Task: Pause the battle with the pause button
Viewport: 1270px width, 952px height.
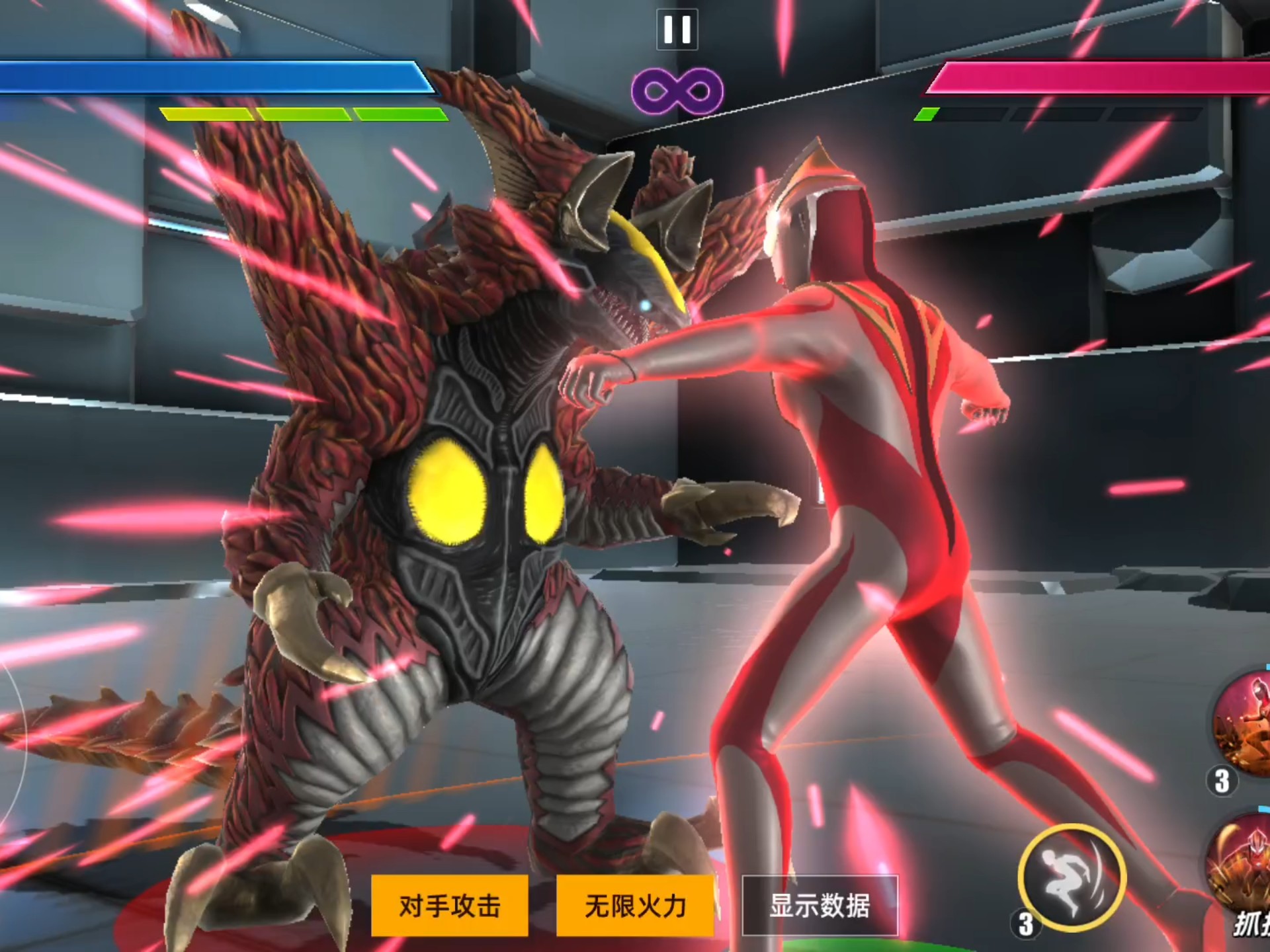Action: click(677, 30)
